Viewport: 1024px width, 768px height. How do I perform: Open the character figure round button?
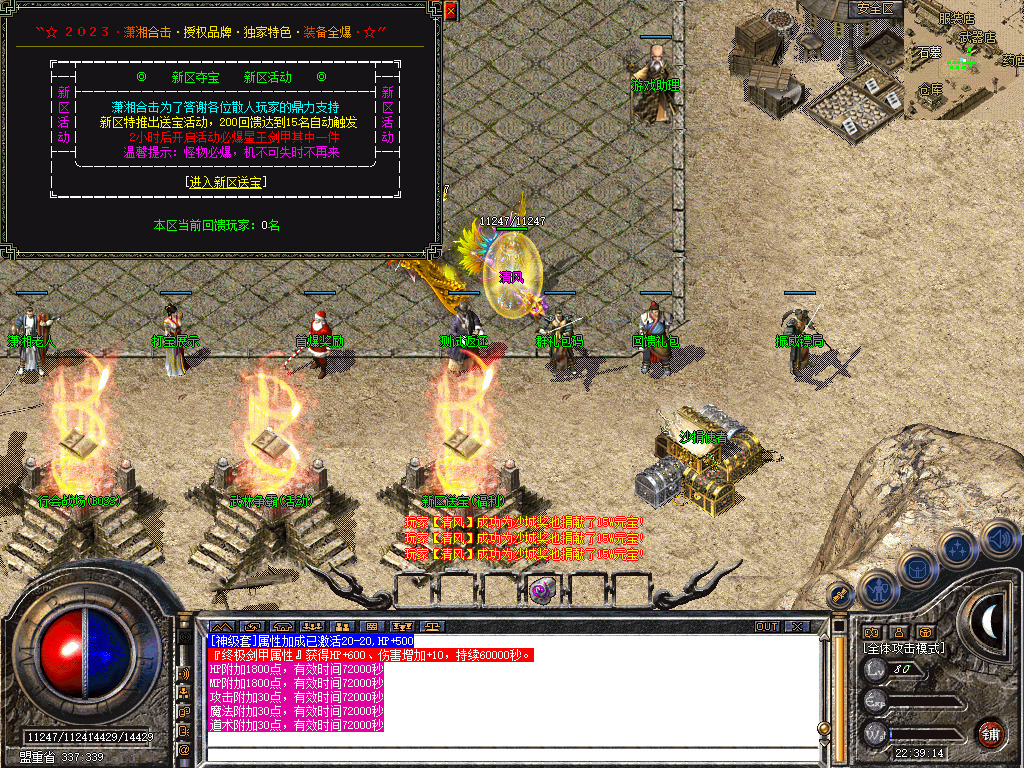click(877, 589)
